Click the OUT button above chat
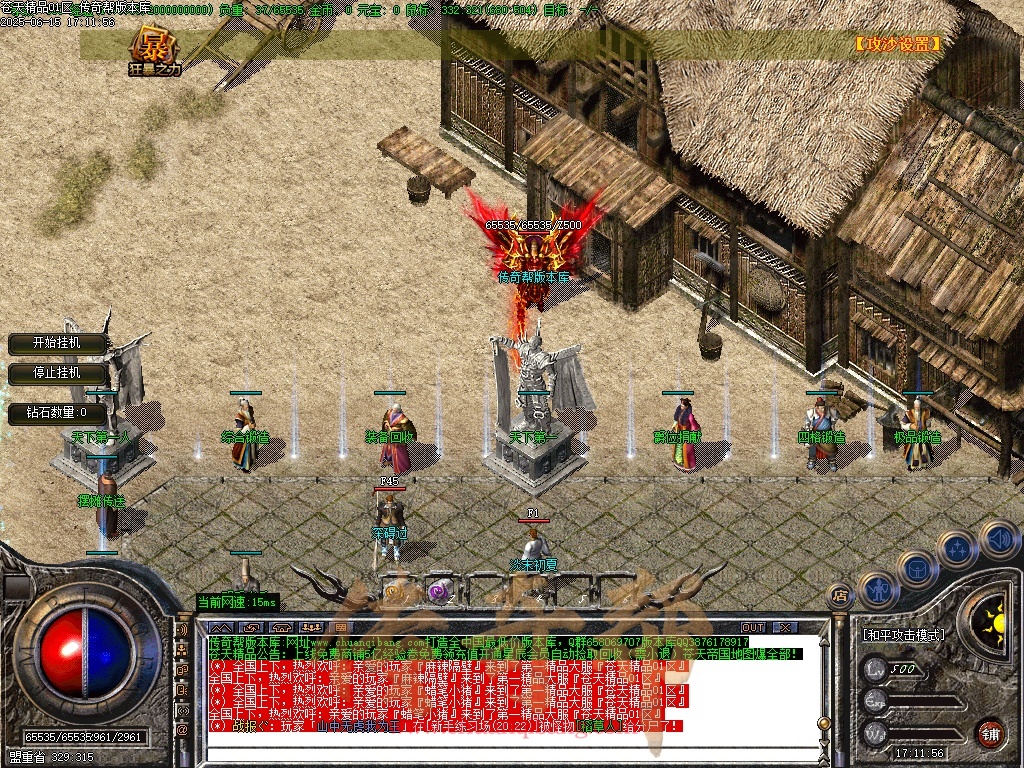The height and width of the screenshot is (768, 1024). (x=752, y=627)
